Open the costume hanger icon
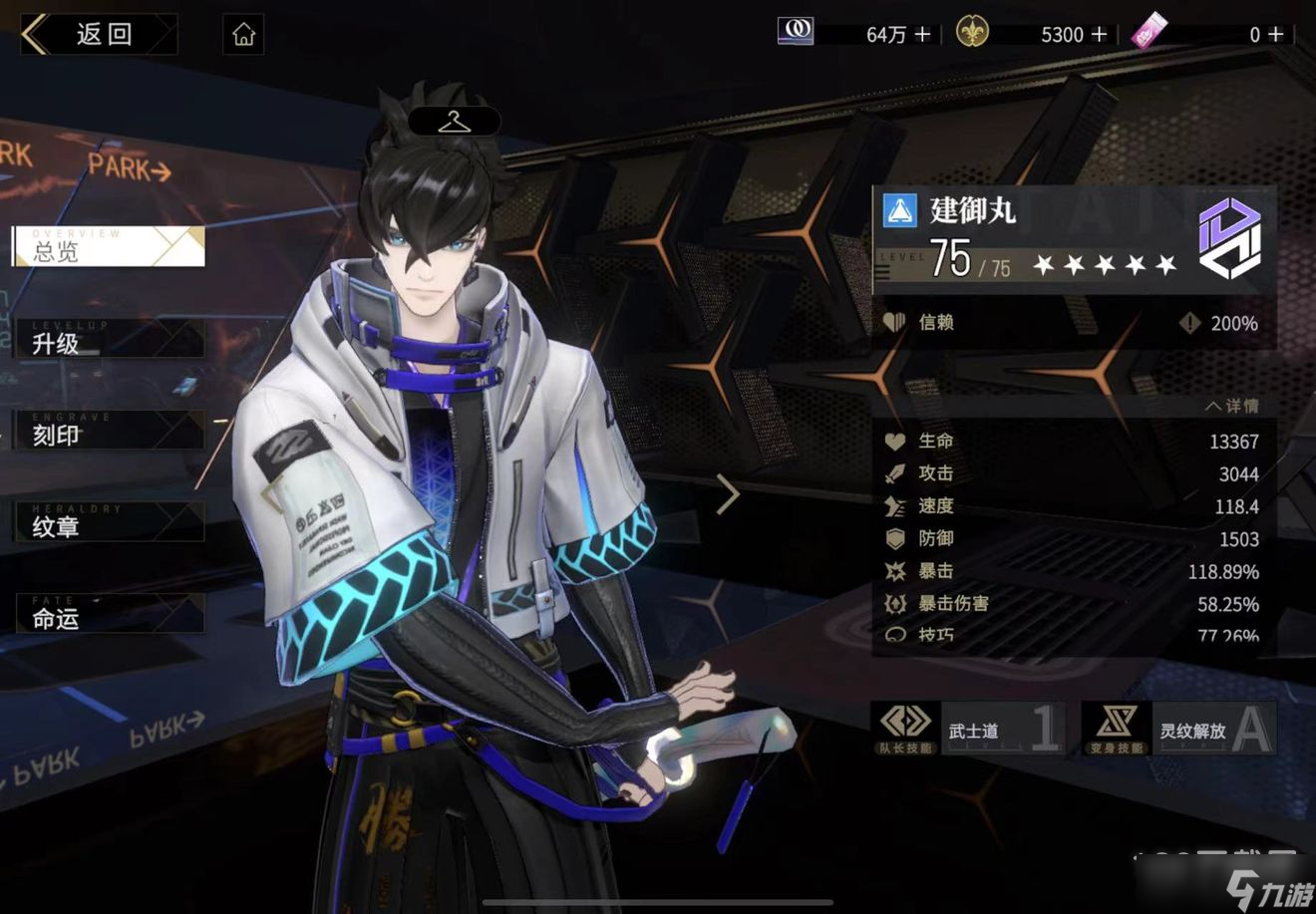Image resolution: width=1316 pixels, height=914 pixels. tap(454, 122)
